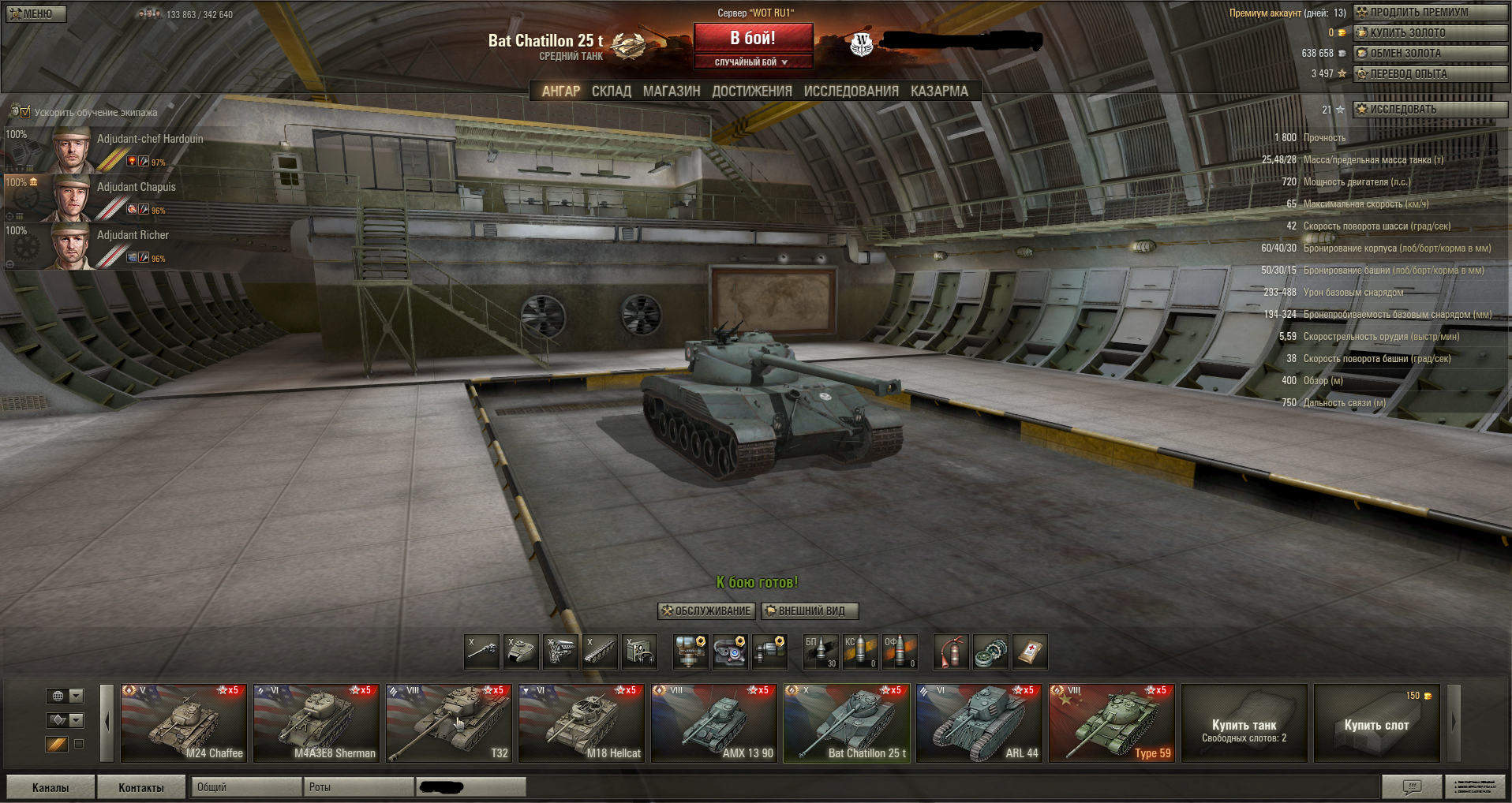Open Внешний вид customization
Image resolution: width=1512 pixels, height=803 pixels.
pos(810,611)
